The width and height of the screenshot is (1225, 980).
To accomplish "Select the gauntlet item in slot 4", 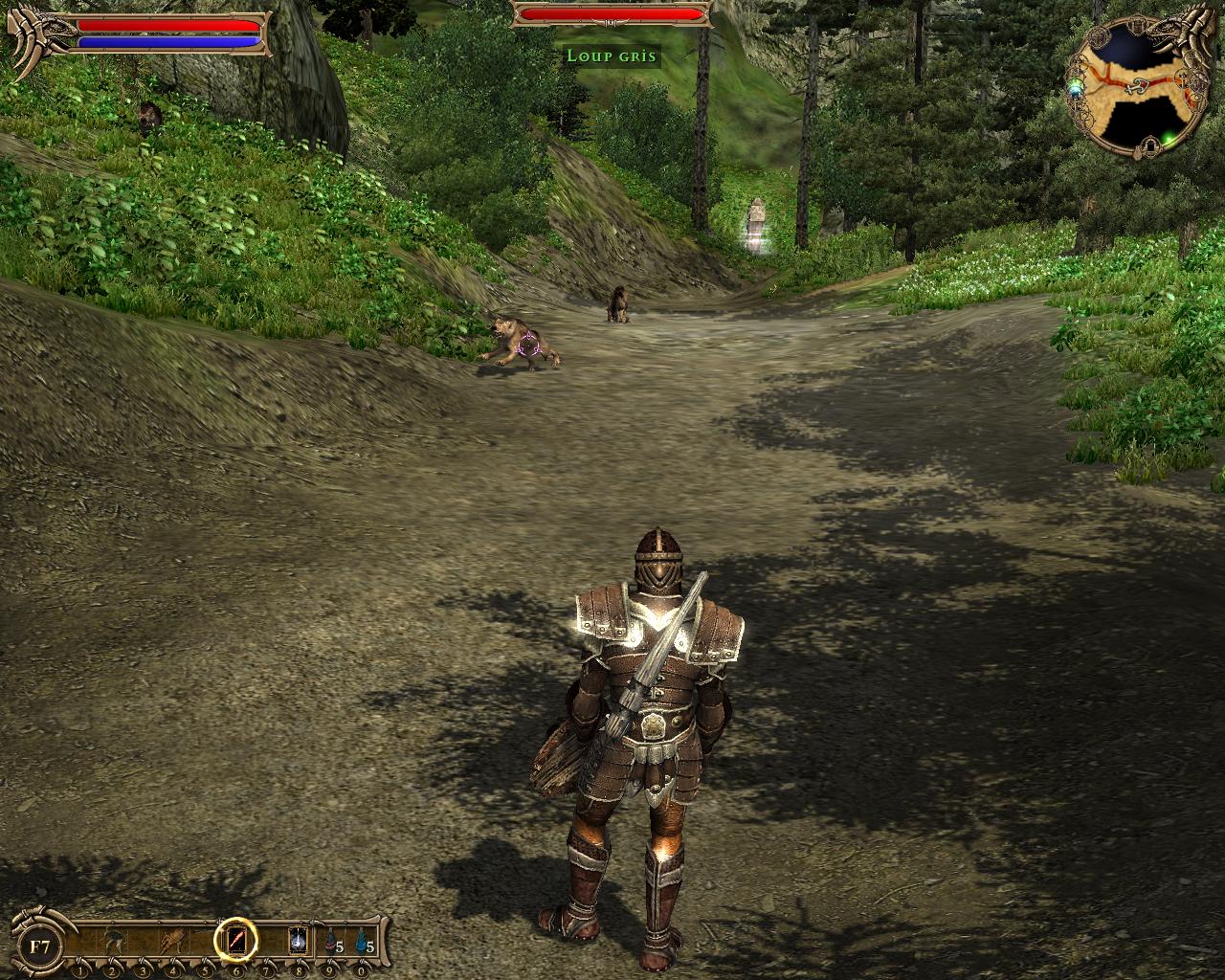I will click(x=173, y=941).
